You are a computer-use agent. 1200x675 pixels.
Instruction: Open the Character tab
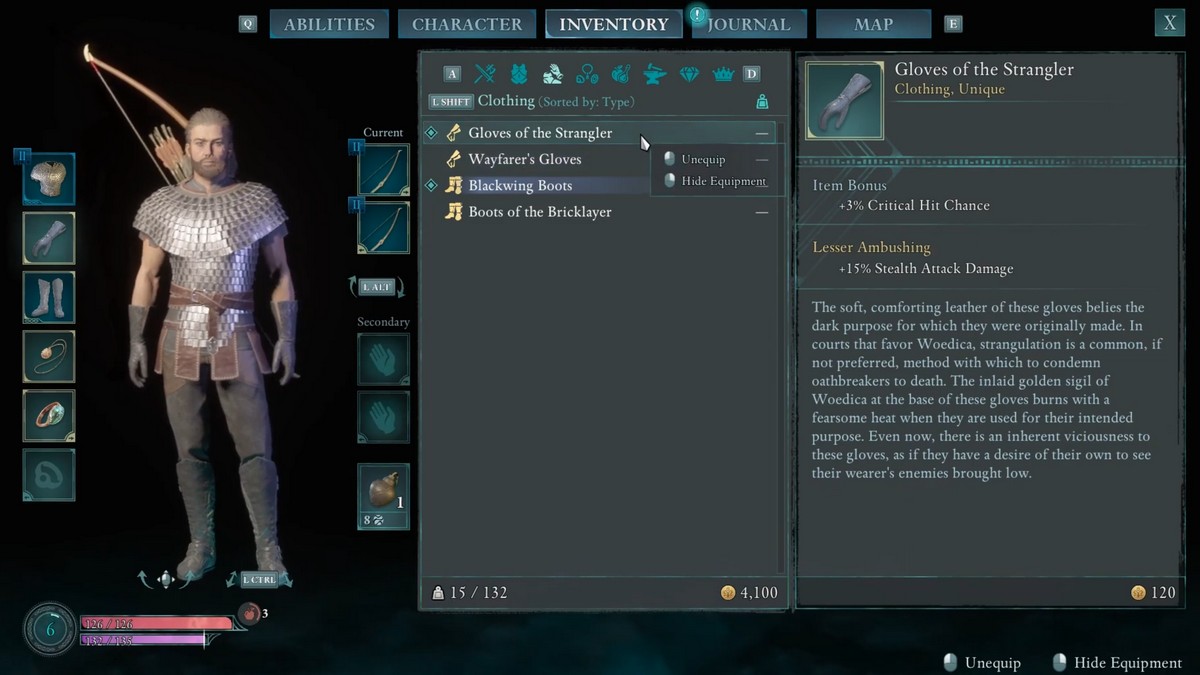click(x=467, y=24)
